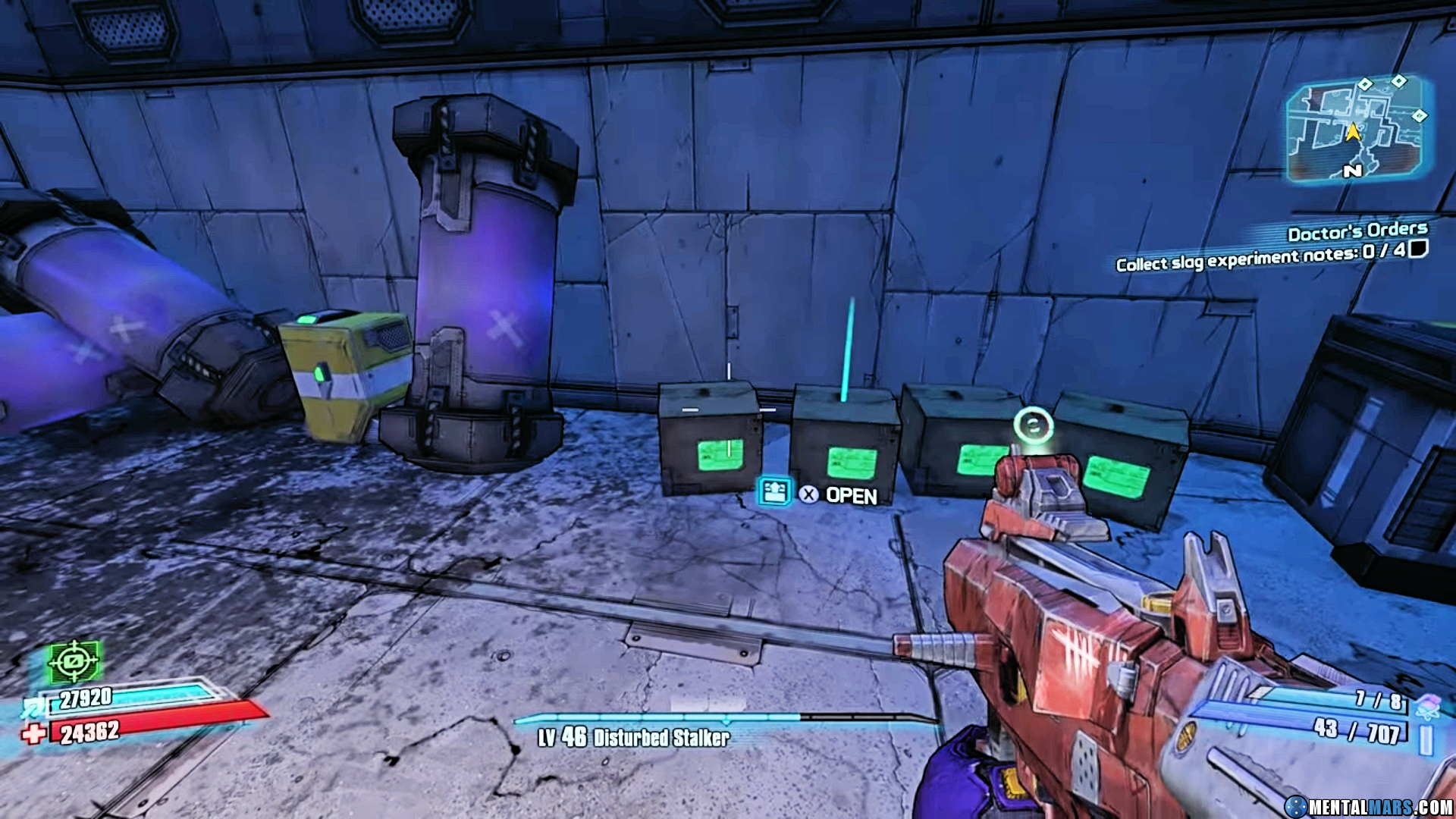Select the Doctor's Orders mission tracker
The width and height of the screenshot is (1456, 819).
[x=1357, y=231]
